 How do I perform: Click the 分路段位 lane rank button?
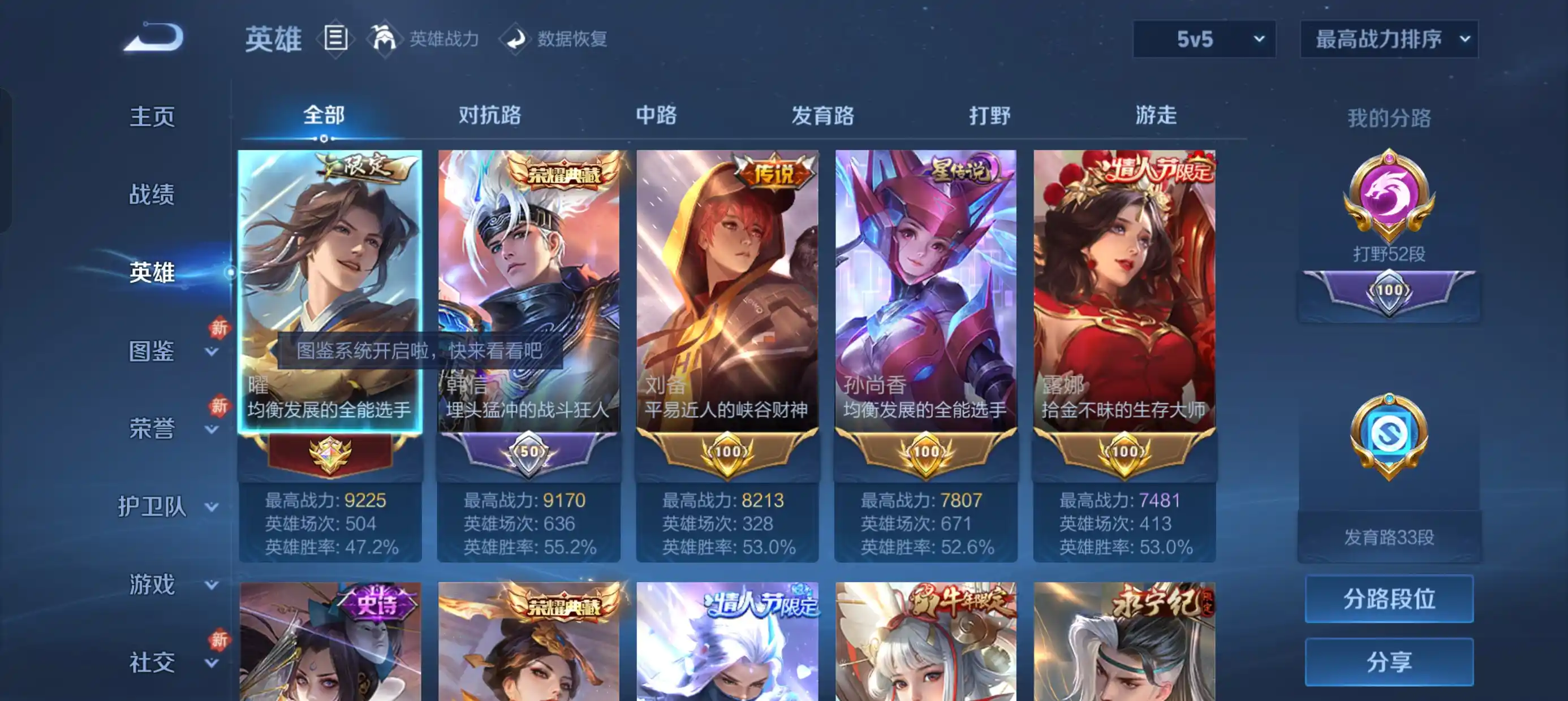coord(1390,600)
